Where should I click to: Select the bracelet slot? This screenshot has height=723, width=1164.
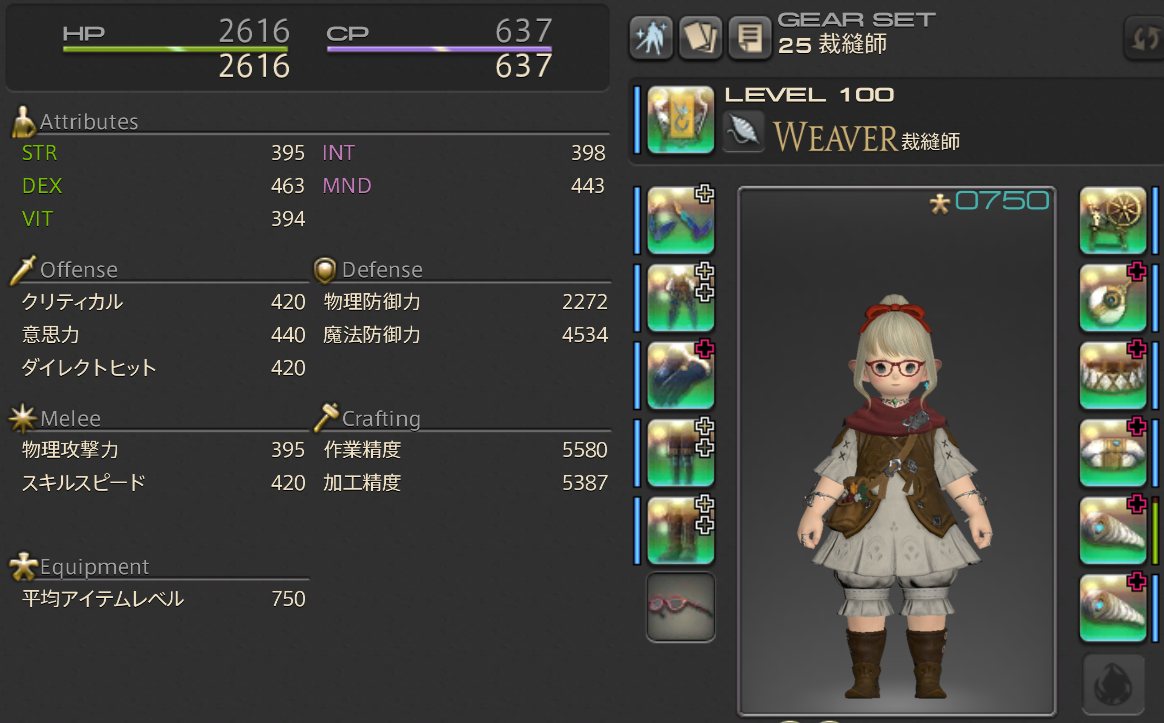(x=1112, y=453)
